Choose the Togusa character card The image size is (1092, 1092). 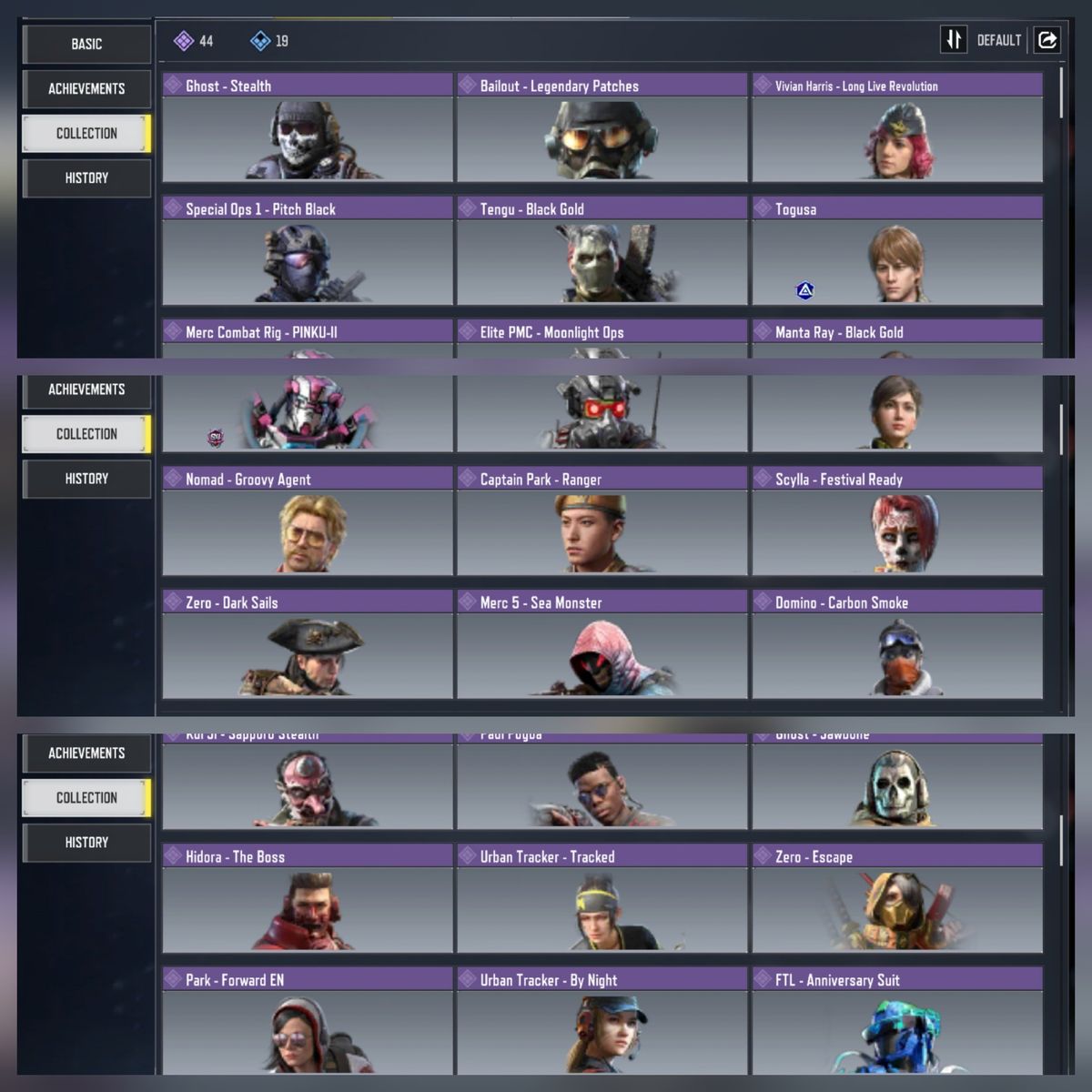pyautogui.click(x=897, y=251)
